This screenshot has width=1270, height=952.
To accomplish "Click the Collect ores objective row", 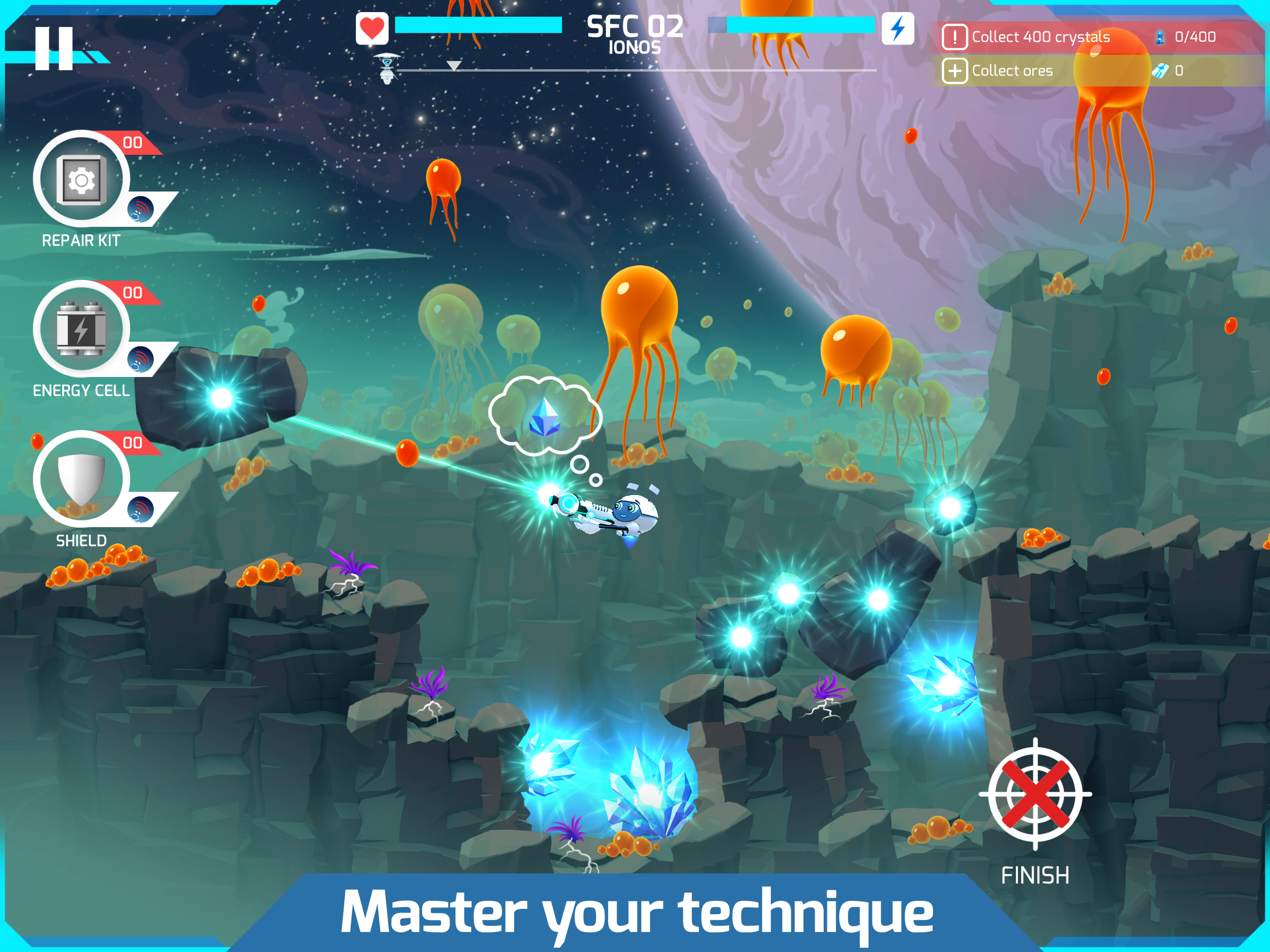I will point(1012,70).
